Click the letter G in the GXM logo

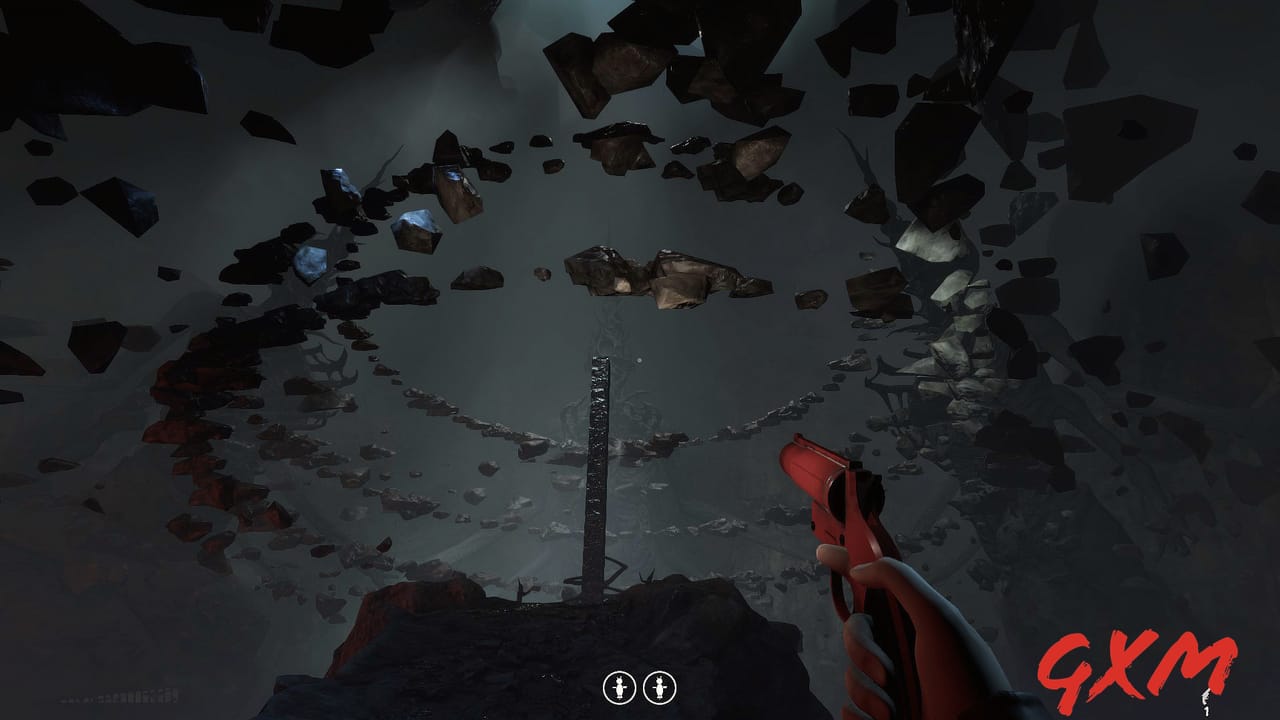pyautogui.click(x=1068, y=665)
